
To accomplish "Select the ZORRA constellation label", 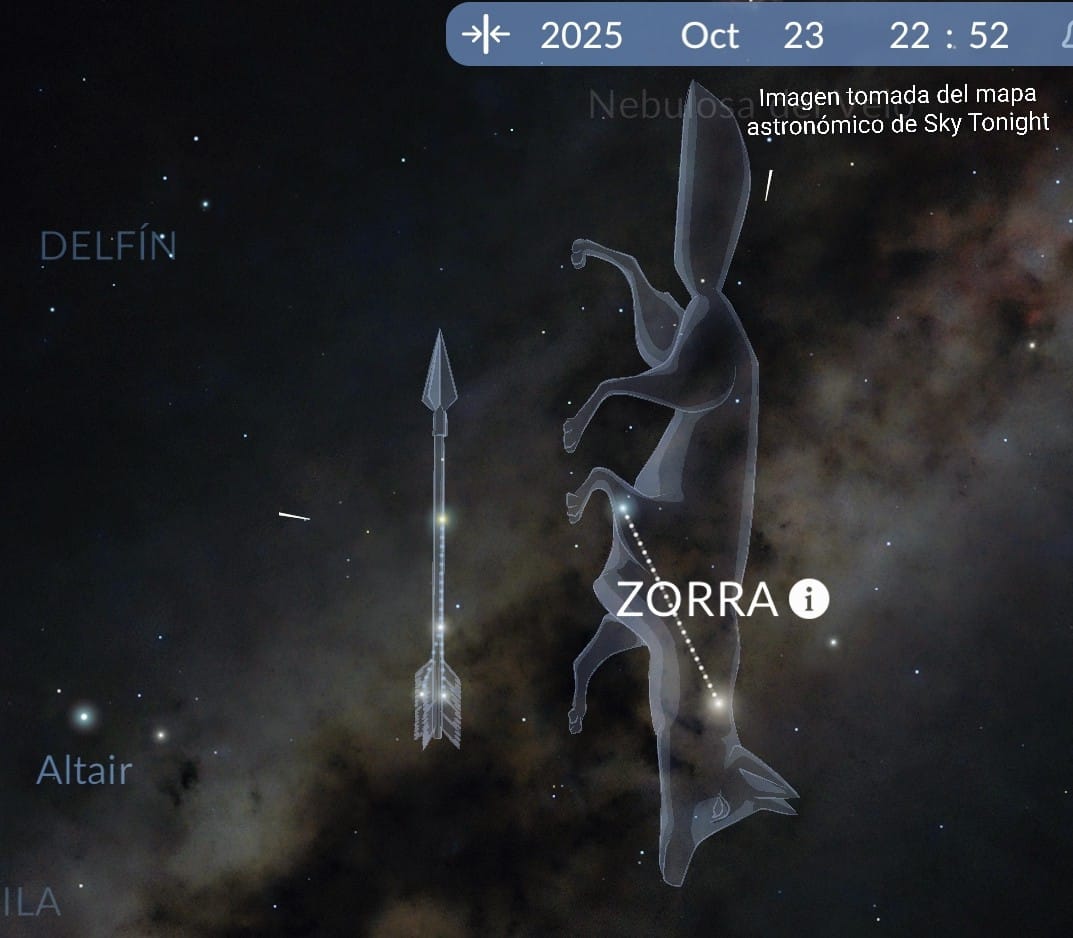I will (697, 599).
